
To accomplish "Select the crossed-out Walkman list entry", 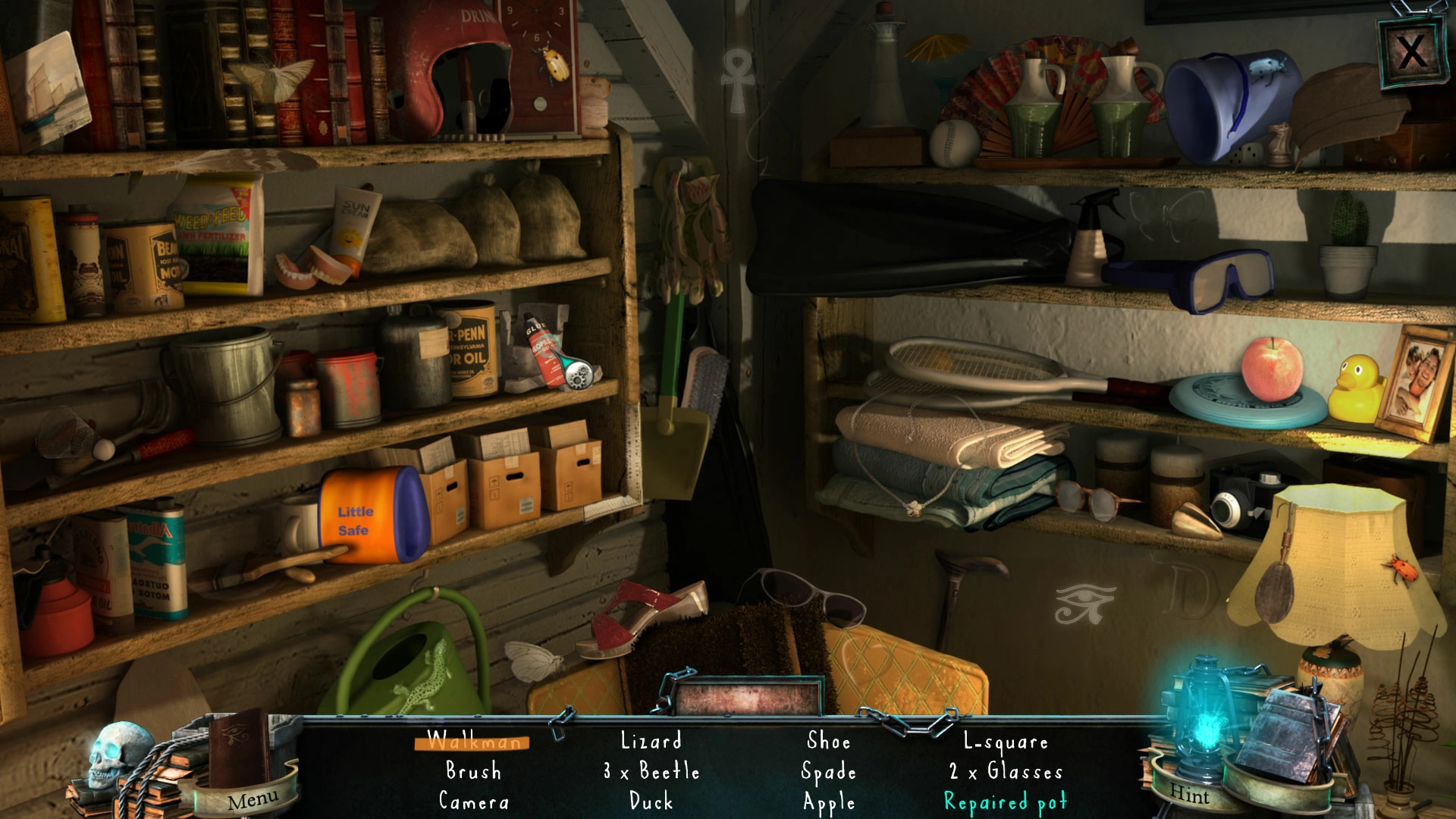I will point(473,741).
